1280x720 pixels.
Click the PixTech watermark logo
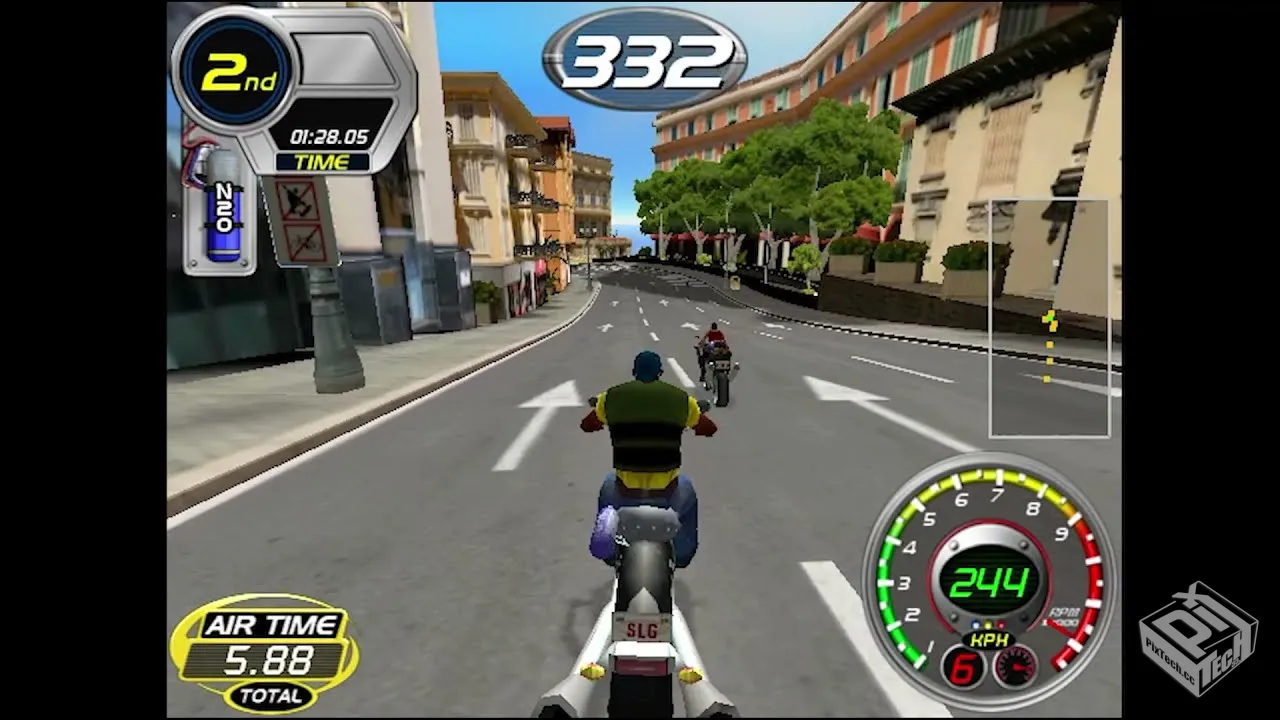pos(1198,638)
